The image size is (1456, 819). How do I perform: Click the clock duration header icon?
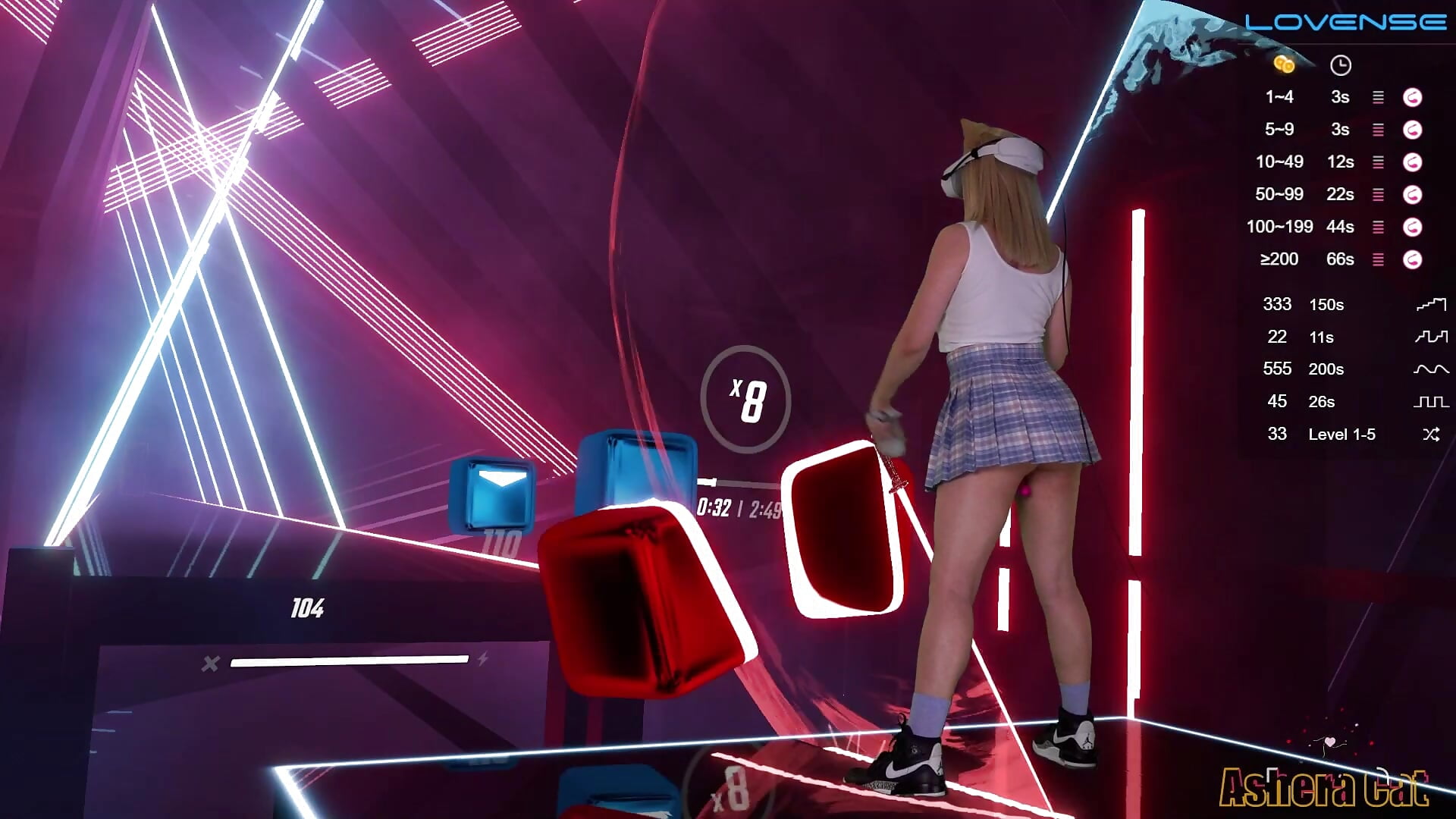pyautogui.click(x=1341, y=65)
